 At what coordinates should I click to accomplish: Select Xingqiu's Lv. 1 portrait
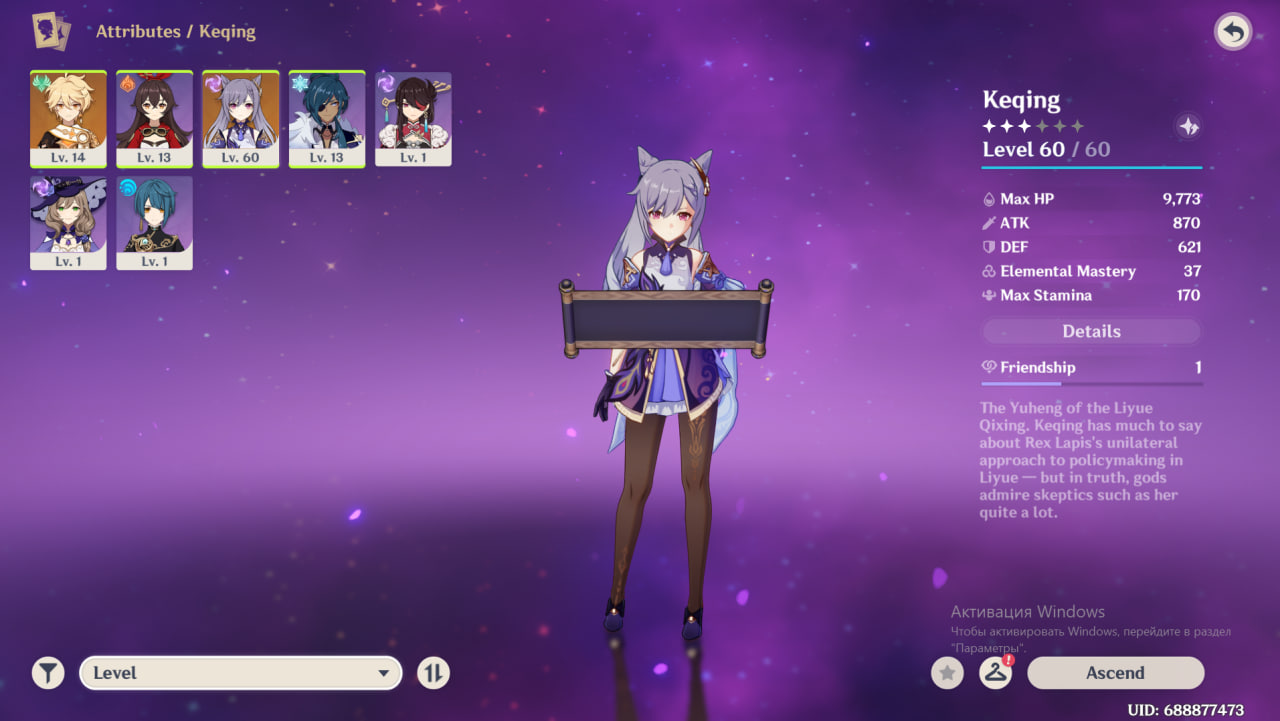click(154, 222)
